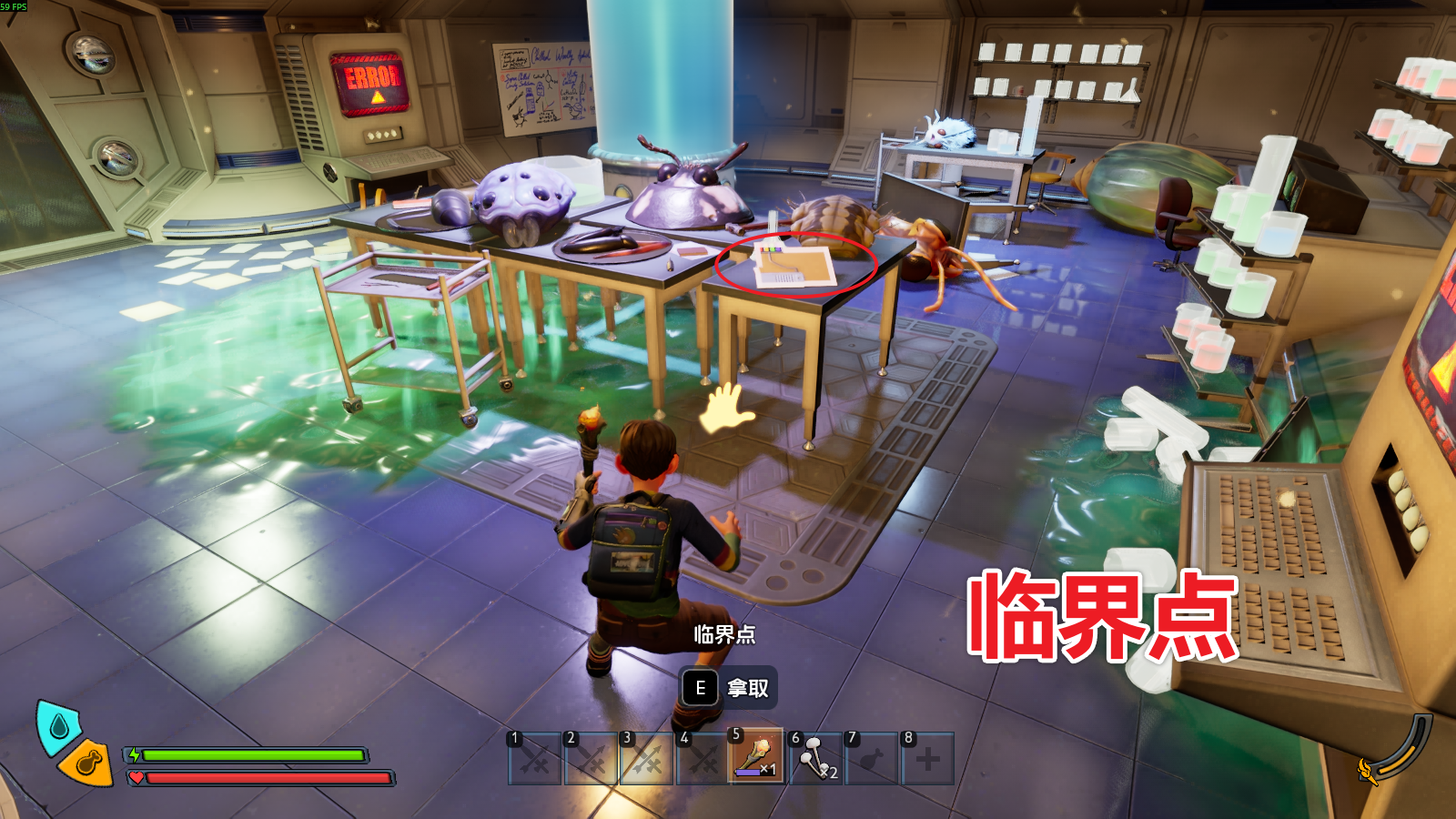Viewport: 1456px width, 819px height.
Task: Select the bone item in hotbar slot 6
Action: point(814,758)
